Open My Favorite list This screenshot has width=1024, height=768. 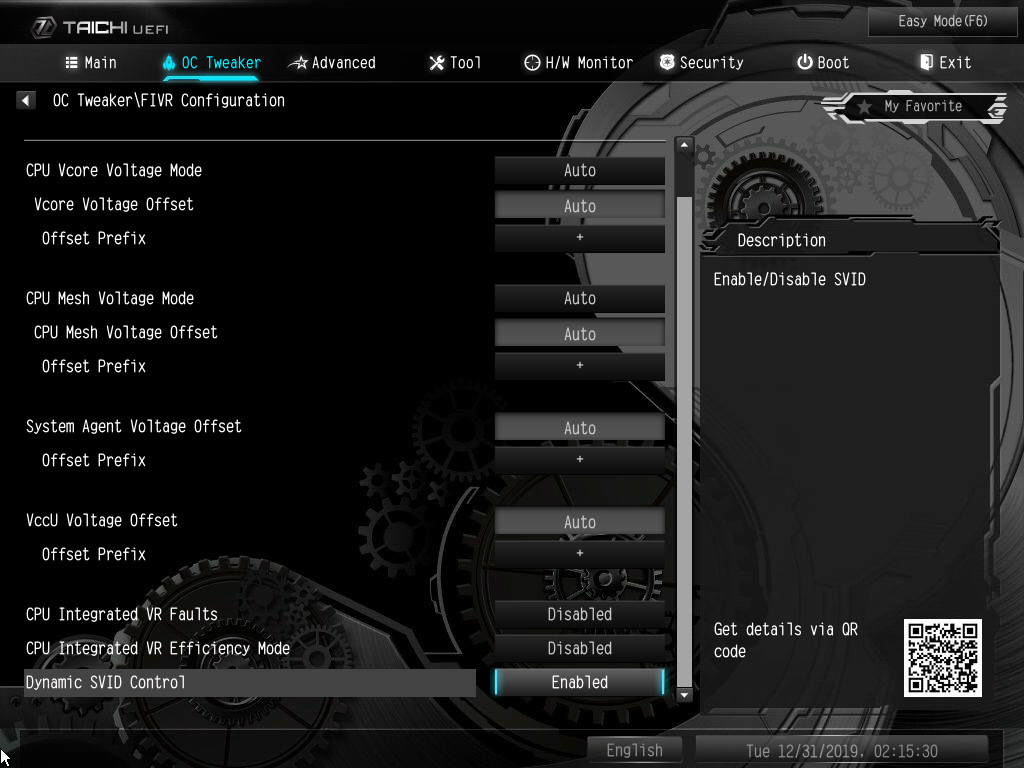pos(913,107)
